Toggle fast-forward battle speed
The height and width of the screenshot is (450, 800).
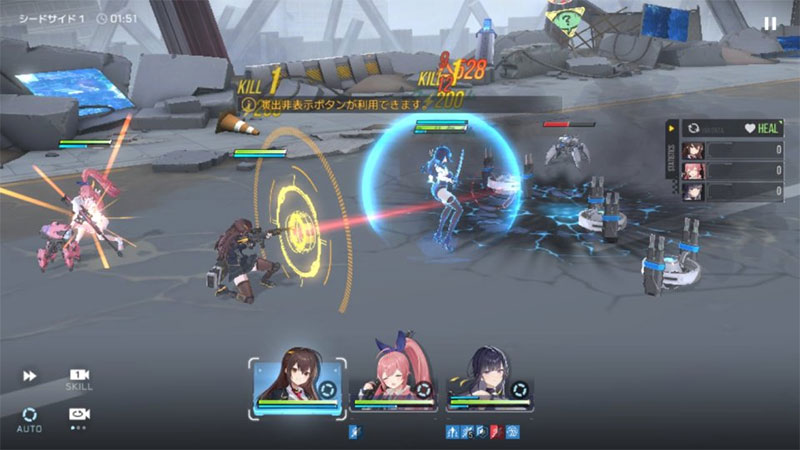(30, 376)
